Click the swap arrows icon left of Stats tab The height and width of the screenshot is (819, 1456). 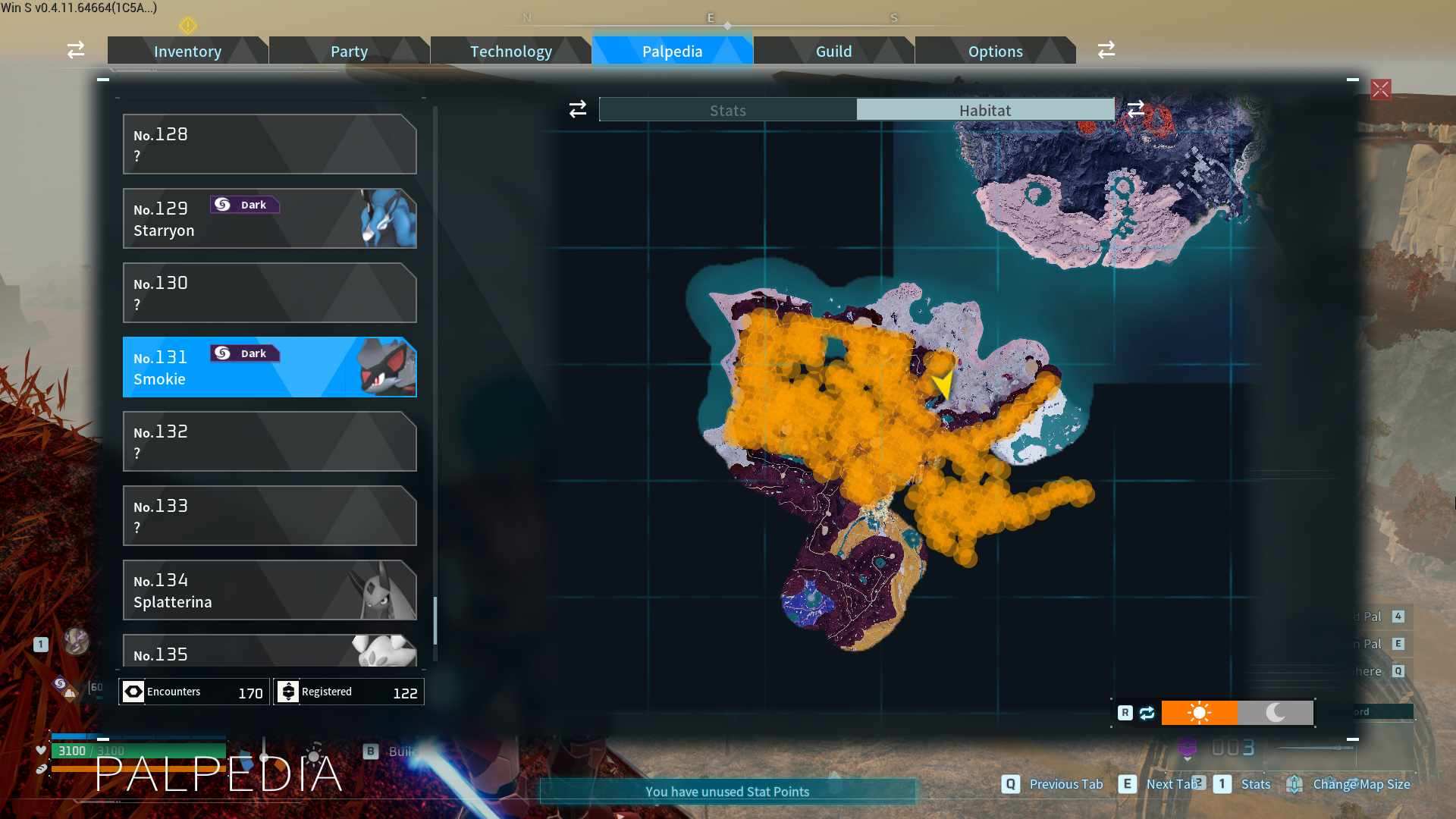point(577,109)
